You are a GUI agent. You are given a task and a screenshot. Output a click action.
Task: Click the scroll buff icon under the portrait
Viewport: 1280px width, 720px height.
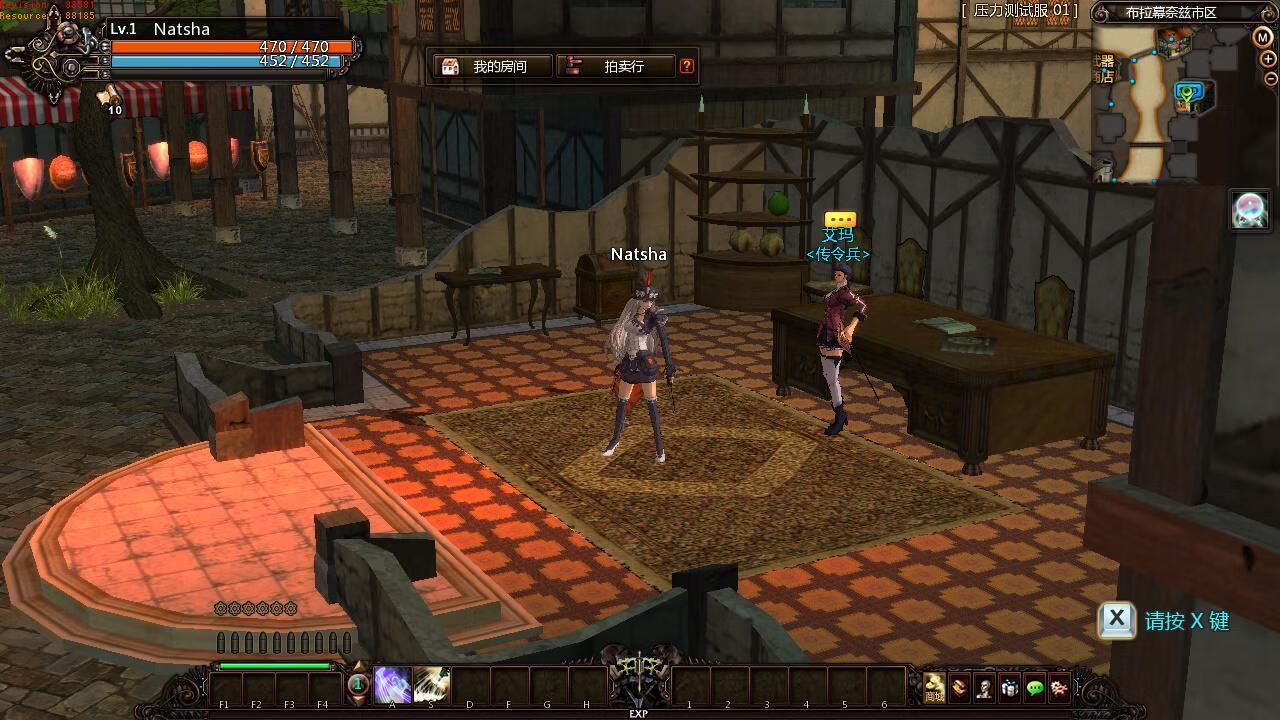pyautogui.click(x=107, y=96)
